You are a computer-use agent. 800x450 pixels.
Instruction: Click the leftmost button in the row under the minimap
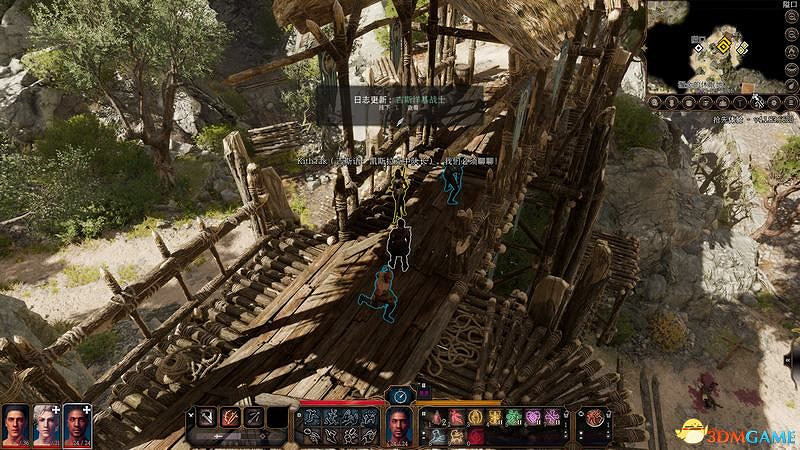653,103
